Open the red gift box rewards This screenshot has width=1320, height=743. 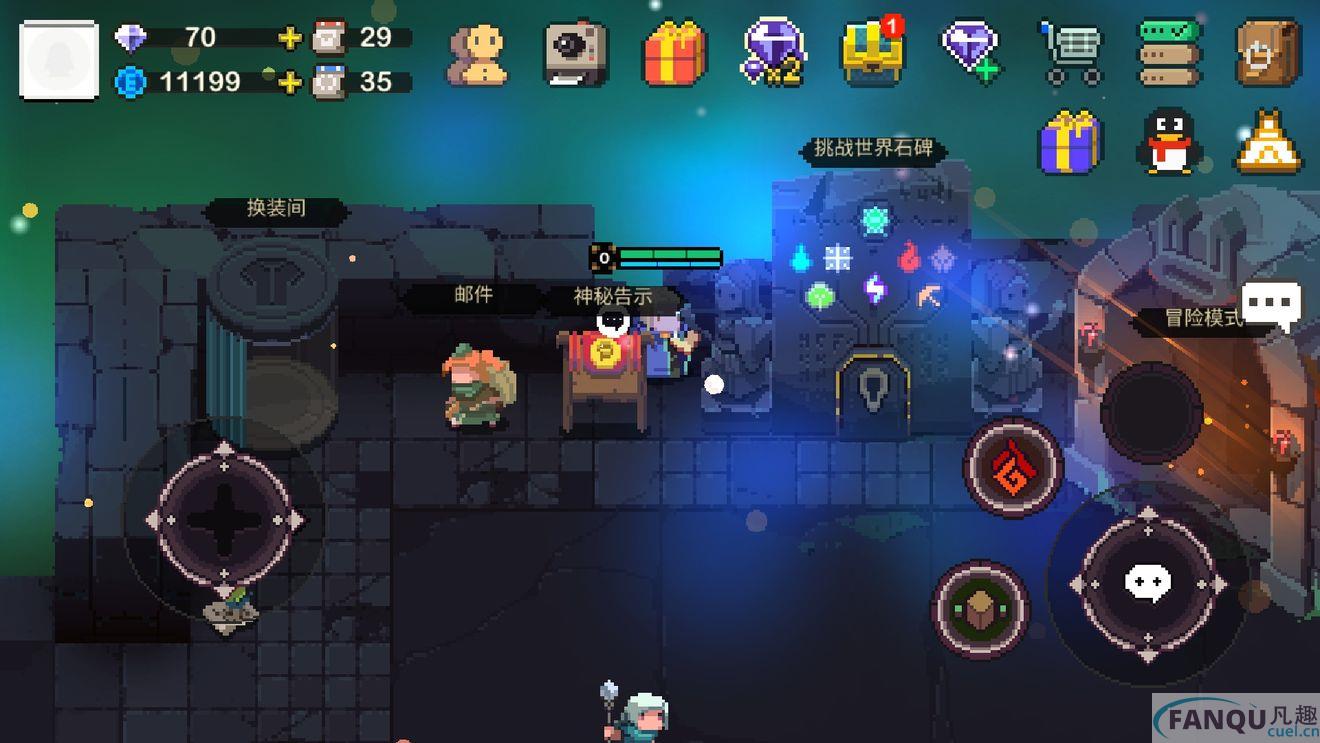point(673,54)
